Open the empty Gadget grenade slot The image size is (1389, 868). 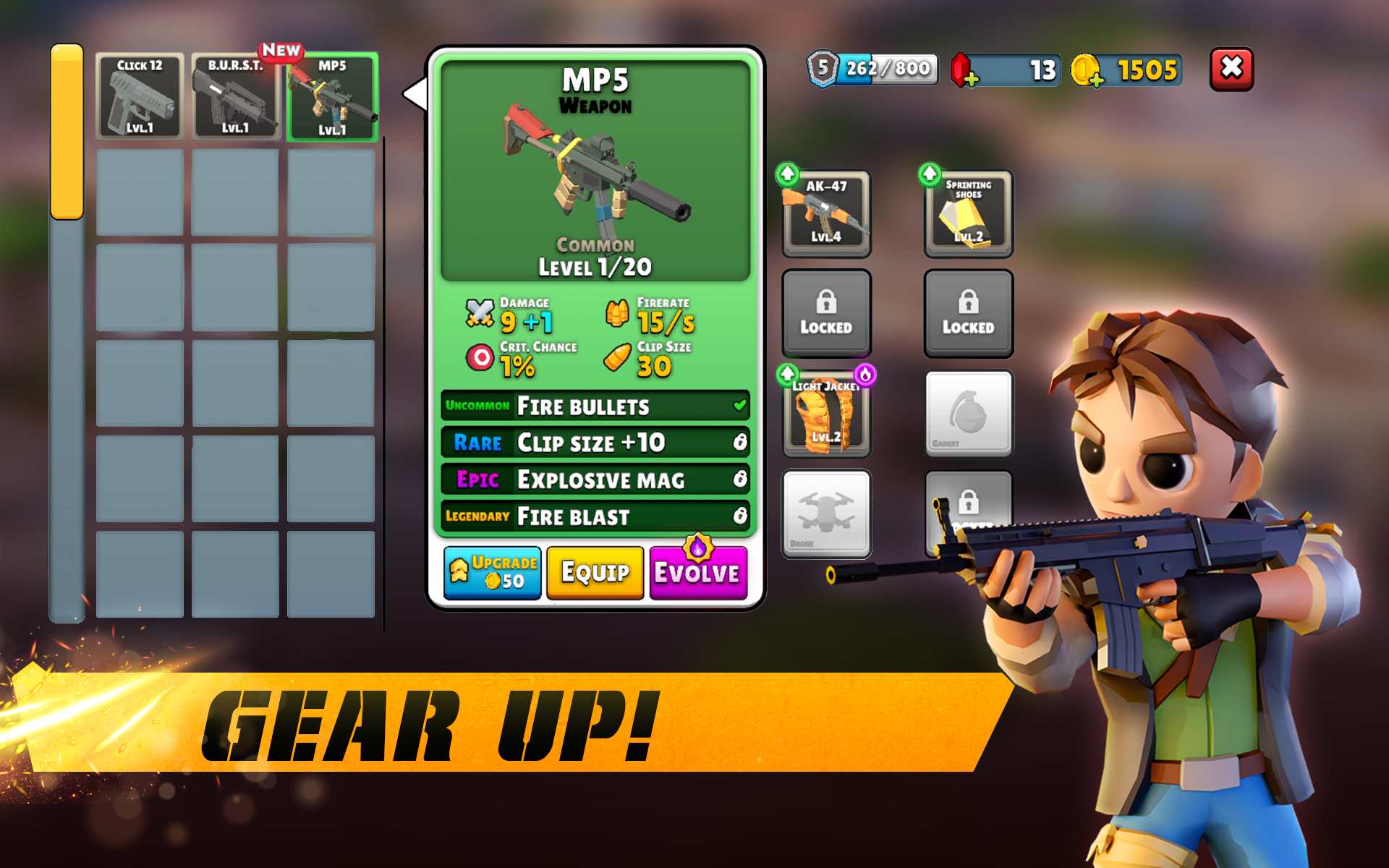968,412
